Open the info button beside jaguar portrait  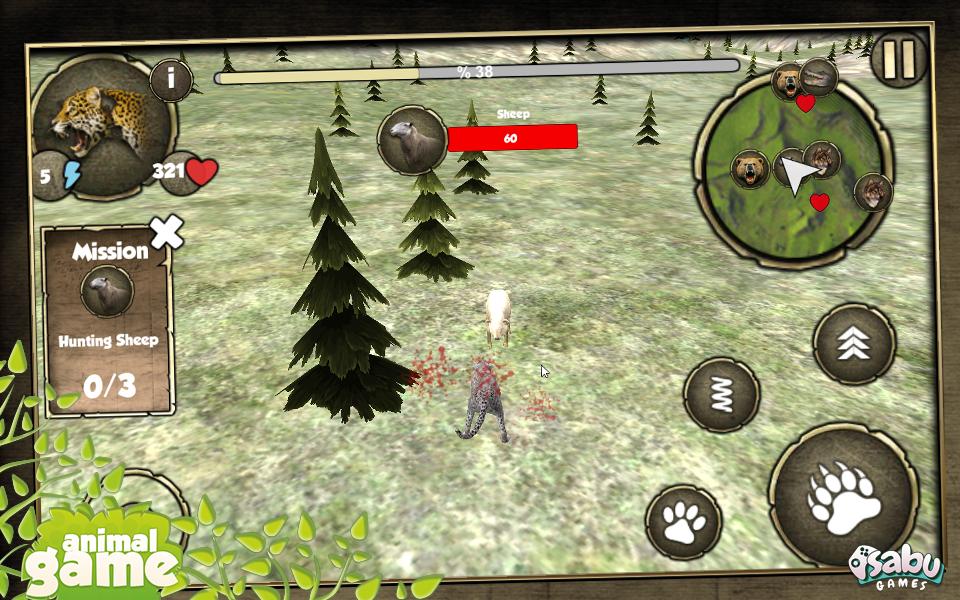[x=171, y=79]
